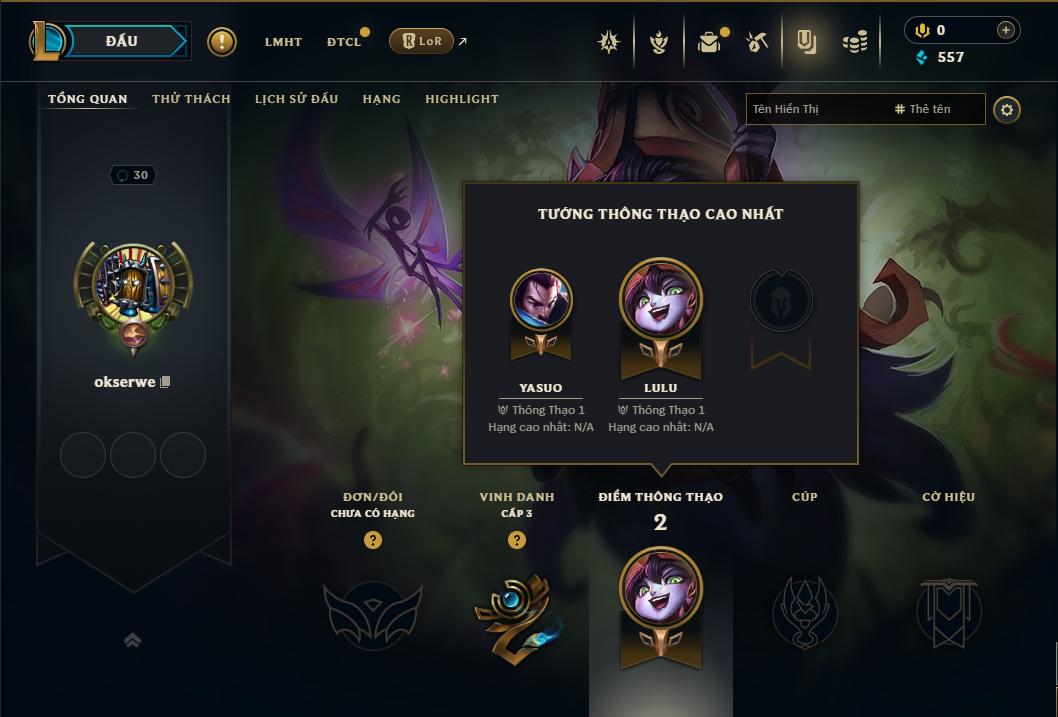
Task: Open the VINH DANH honor emblem
Action: coord(517,611)
